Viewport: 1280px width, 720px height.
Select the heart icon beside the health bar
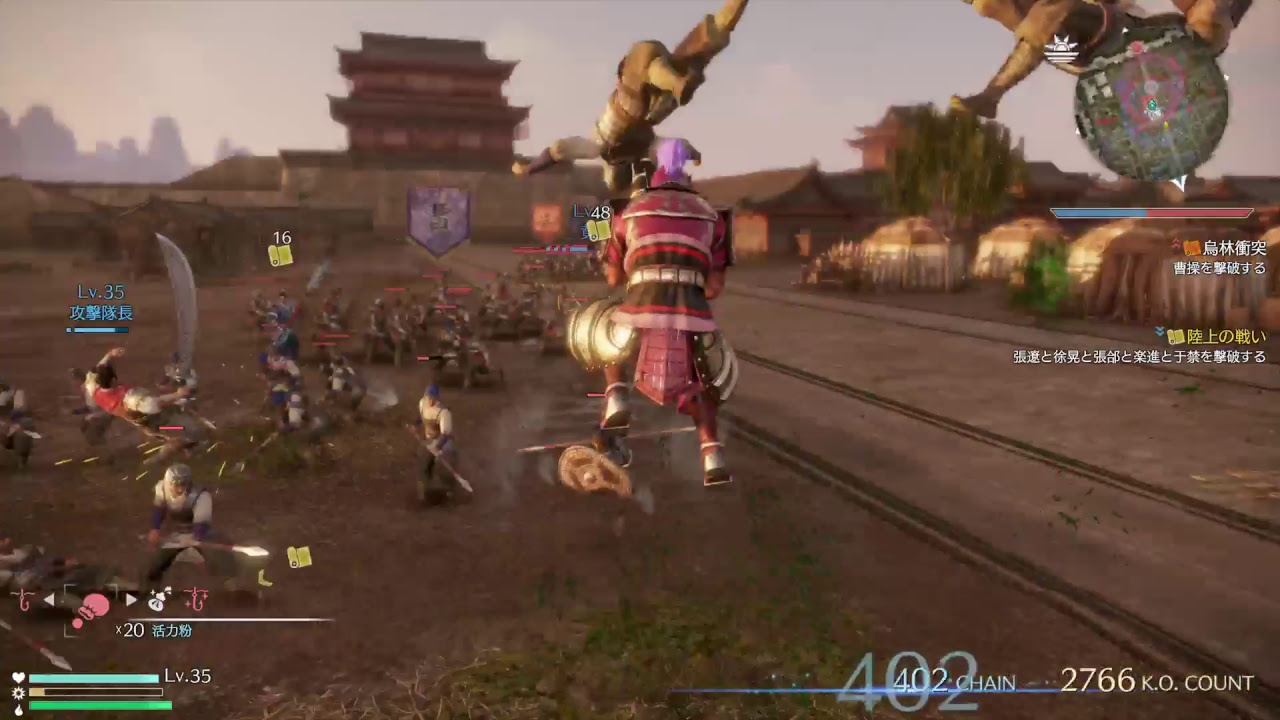(x=19, y=676)
